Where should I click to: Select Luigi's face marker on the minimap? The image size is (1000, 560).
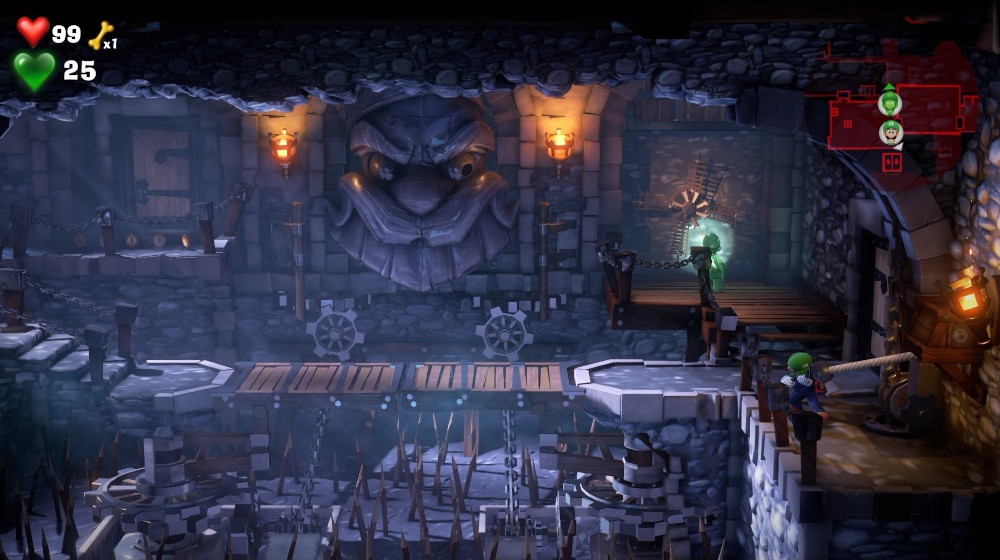[890, 131]
